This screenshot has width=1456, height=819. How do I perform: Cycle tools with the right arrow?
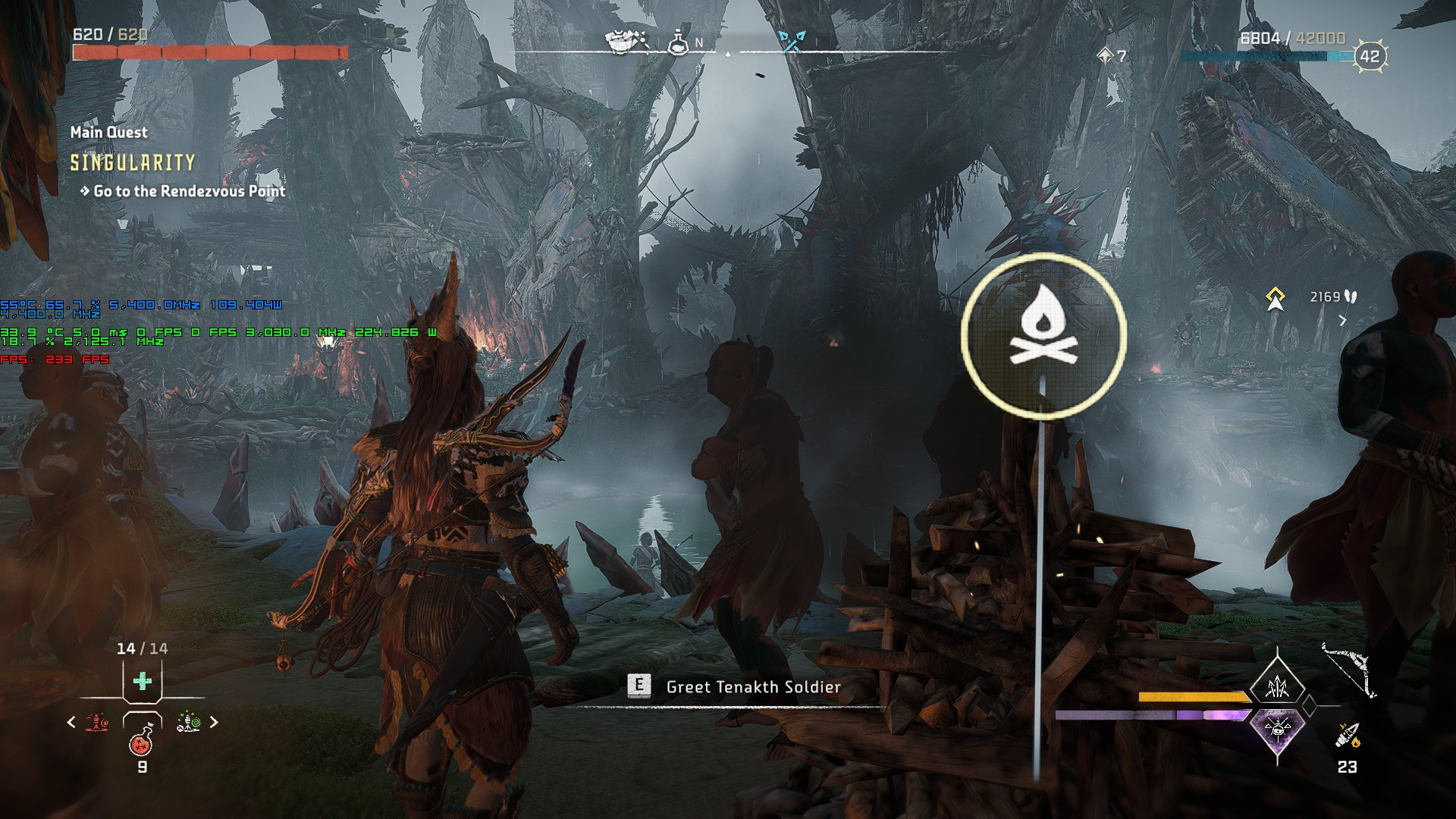click(x=214, y=723)
